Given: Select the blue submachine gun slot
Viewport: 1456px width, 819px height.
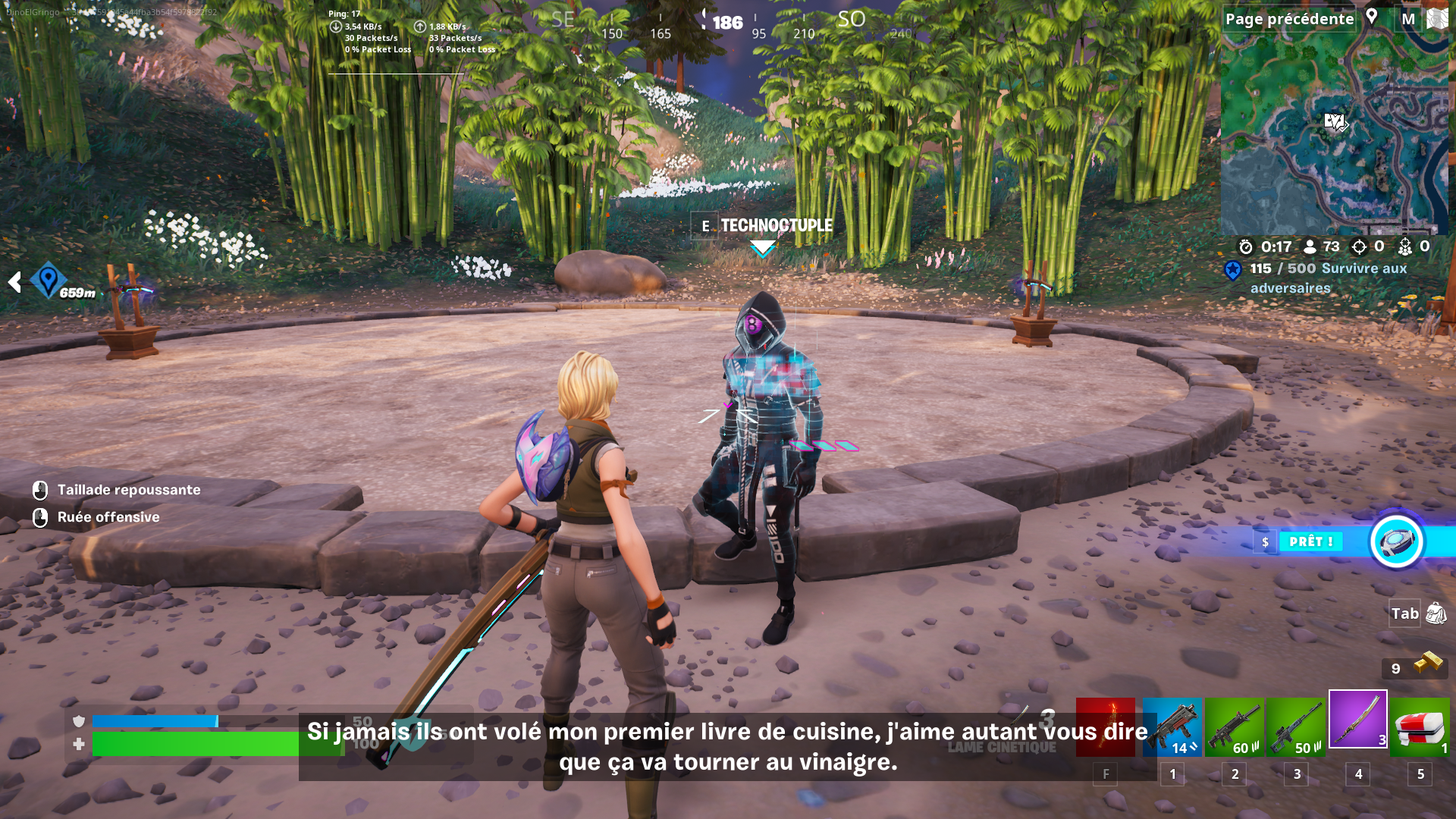Looking at the screenshot, I should click(1172, 727).
